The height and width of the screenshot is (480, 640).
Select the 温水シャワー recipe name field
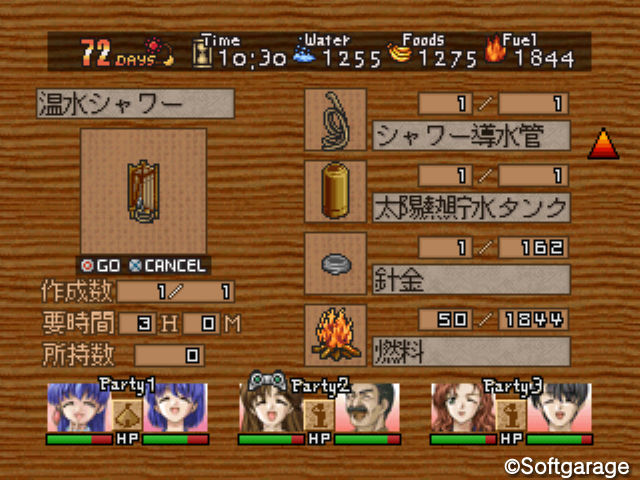[134, 104]
